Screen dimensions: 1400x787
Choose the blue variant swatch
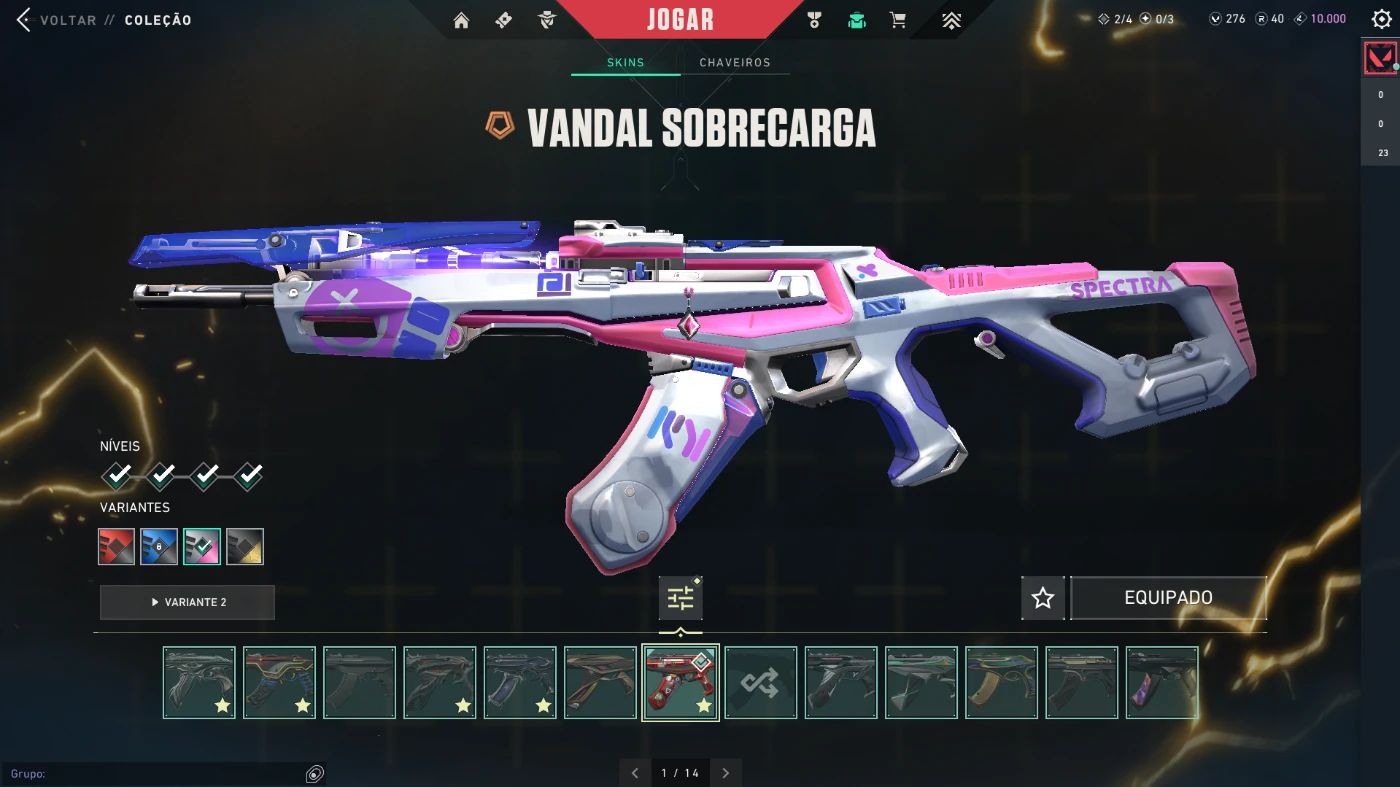159,547
